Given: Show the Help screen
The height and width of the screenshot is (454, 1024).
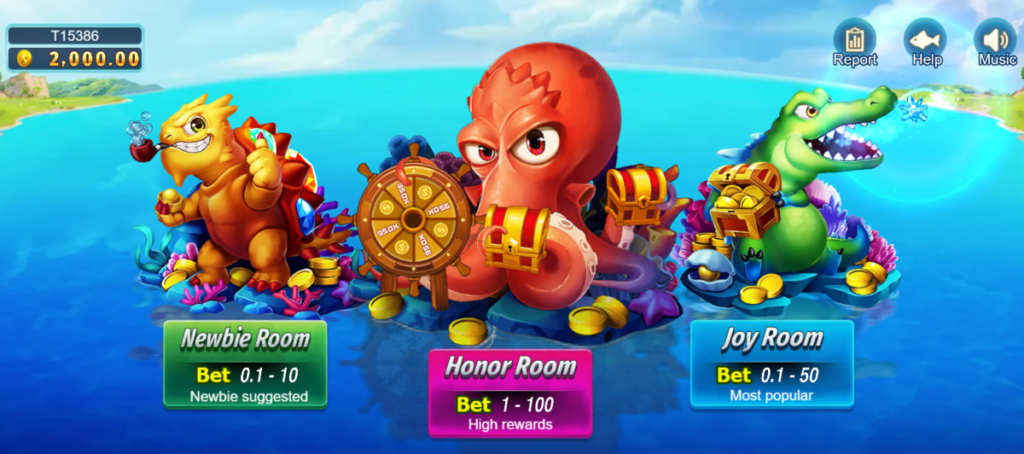Looking at the screenshot, I should (x=926, y=40).
